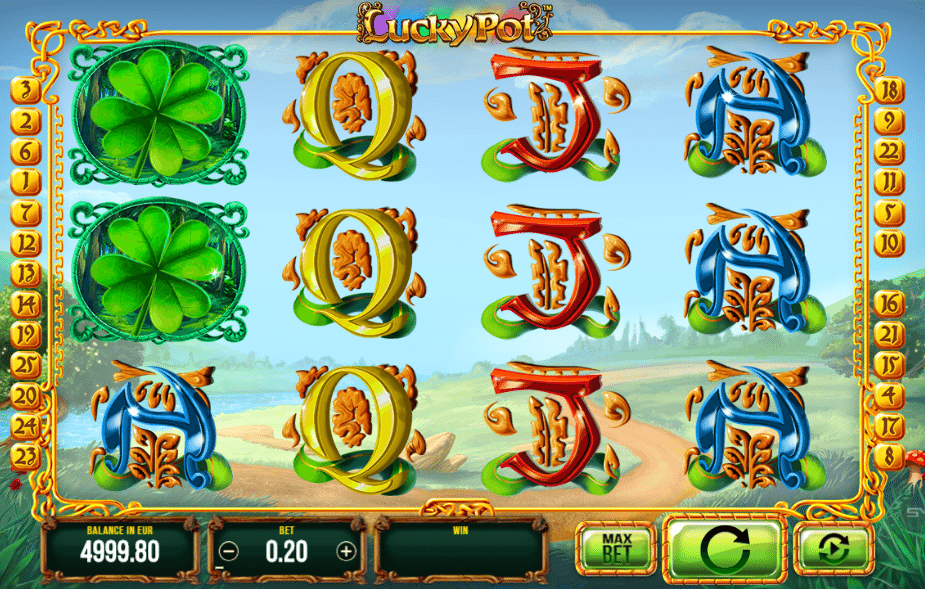Pick payline number 4

887,395
